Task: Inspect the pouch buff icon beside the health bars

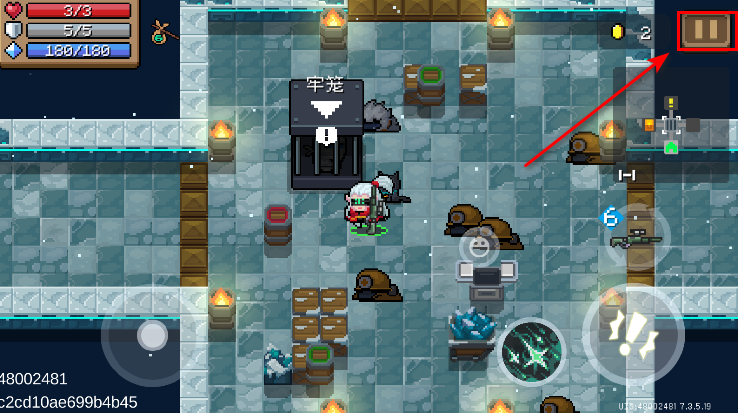Action: tap(161, 31)
